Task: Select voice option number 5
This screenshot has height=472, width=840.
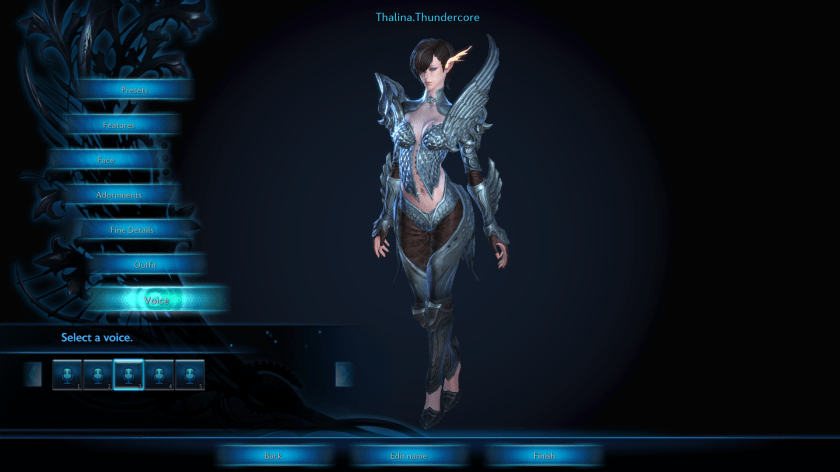Action: [x=190, y=374]
